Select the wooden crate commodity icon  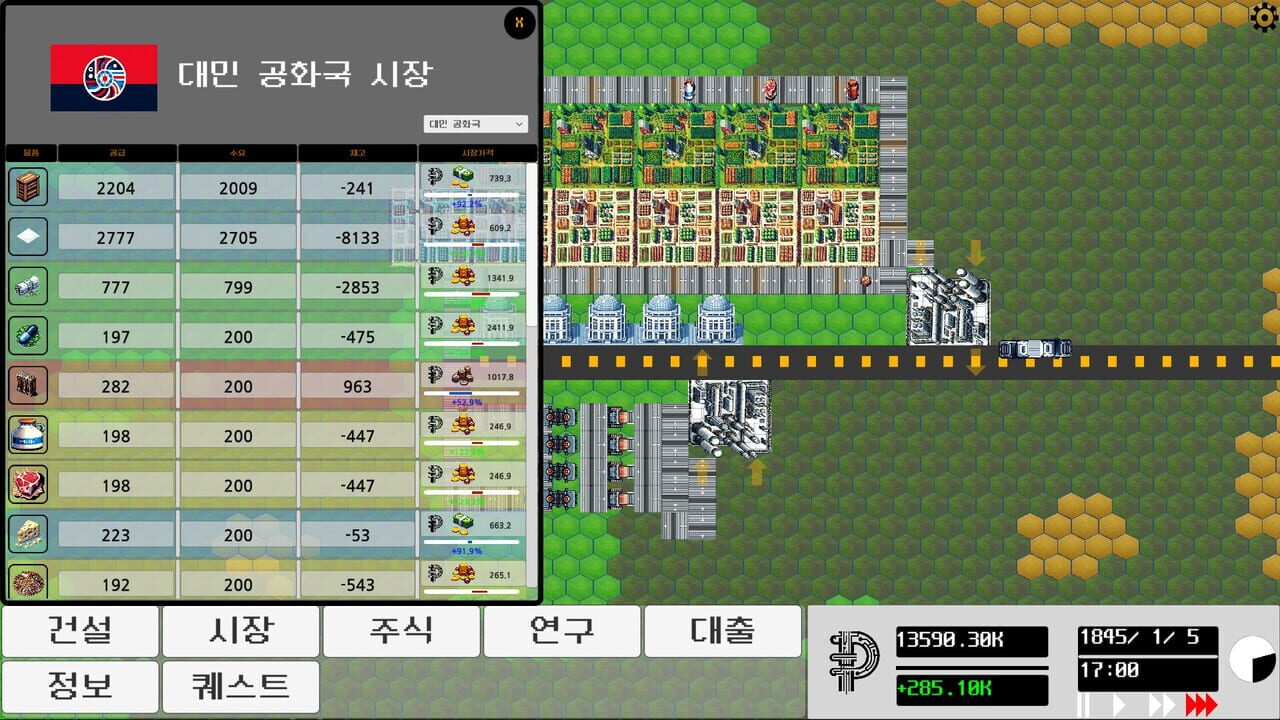pyautogui.click(x=28, y=186)
